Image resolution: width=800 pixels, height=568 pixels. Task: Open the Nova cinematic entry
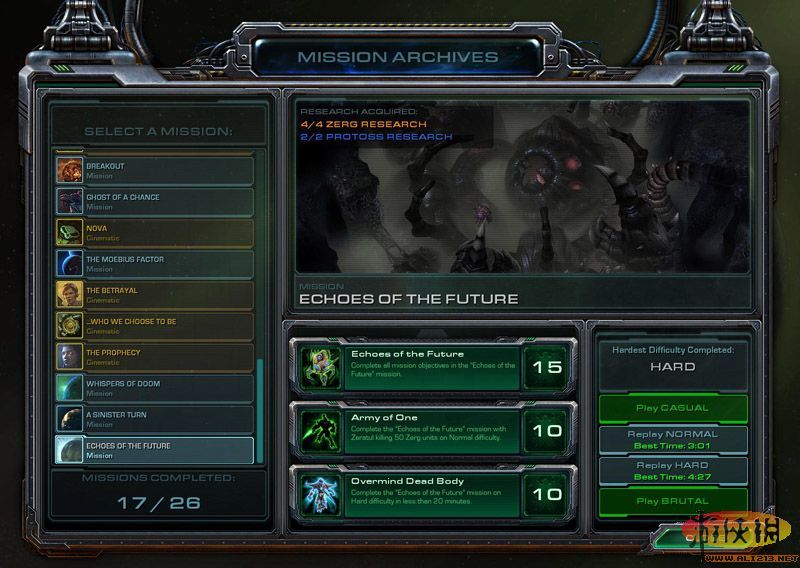[155, 232]
